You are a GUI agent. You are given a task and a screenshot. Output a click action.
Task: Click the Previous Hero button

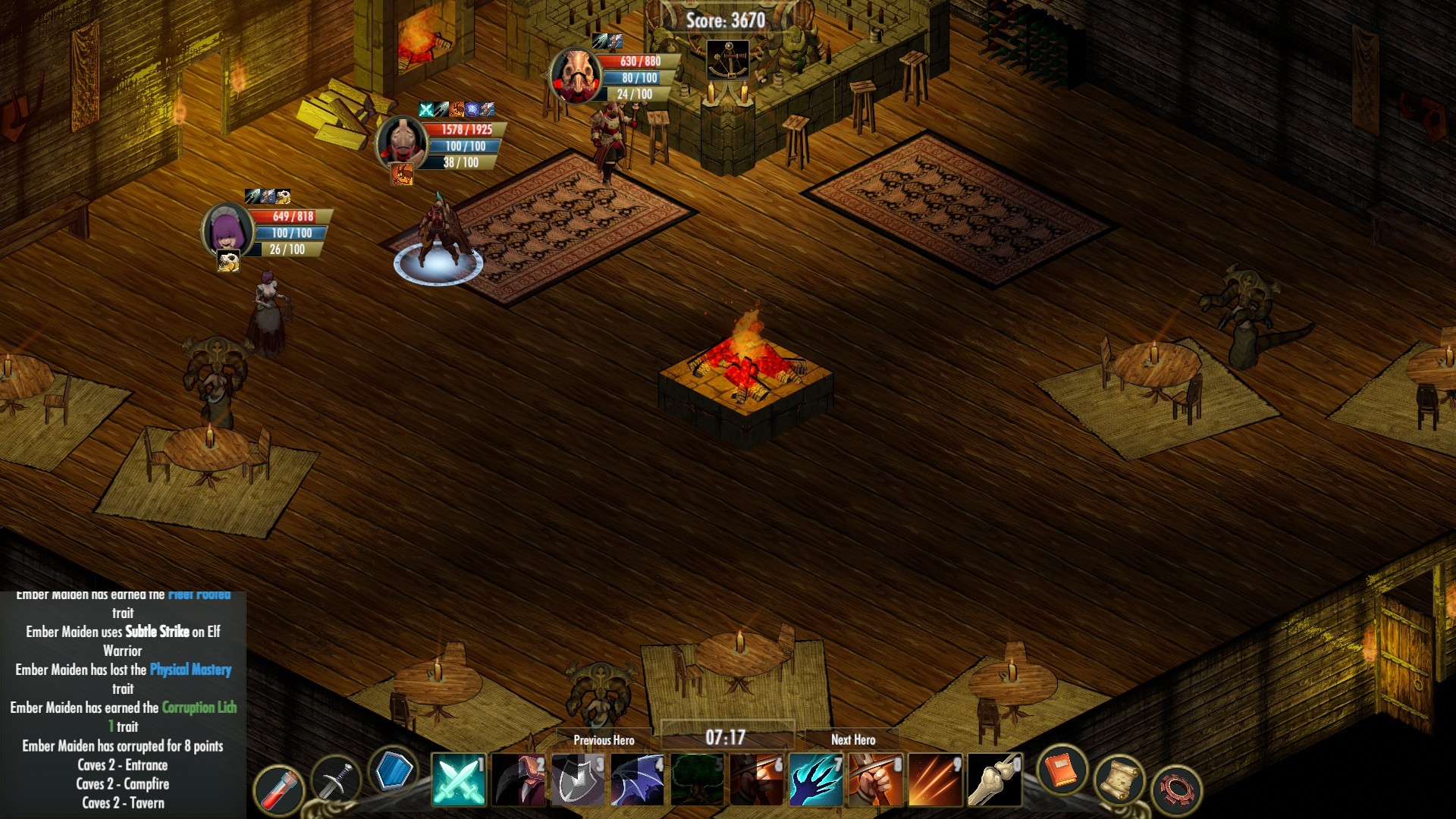point(605,739)
